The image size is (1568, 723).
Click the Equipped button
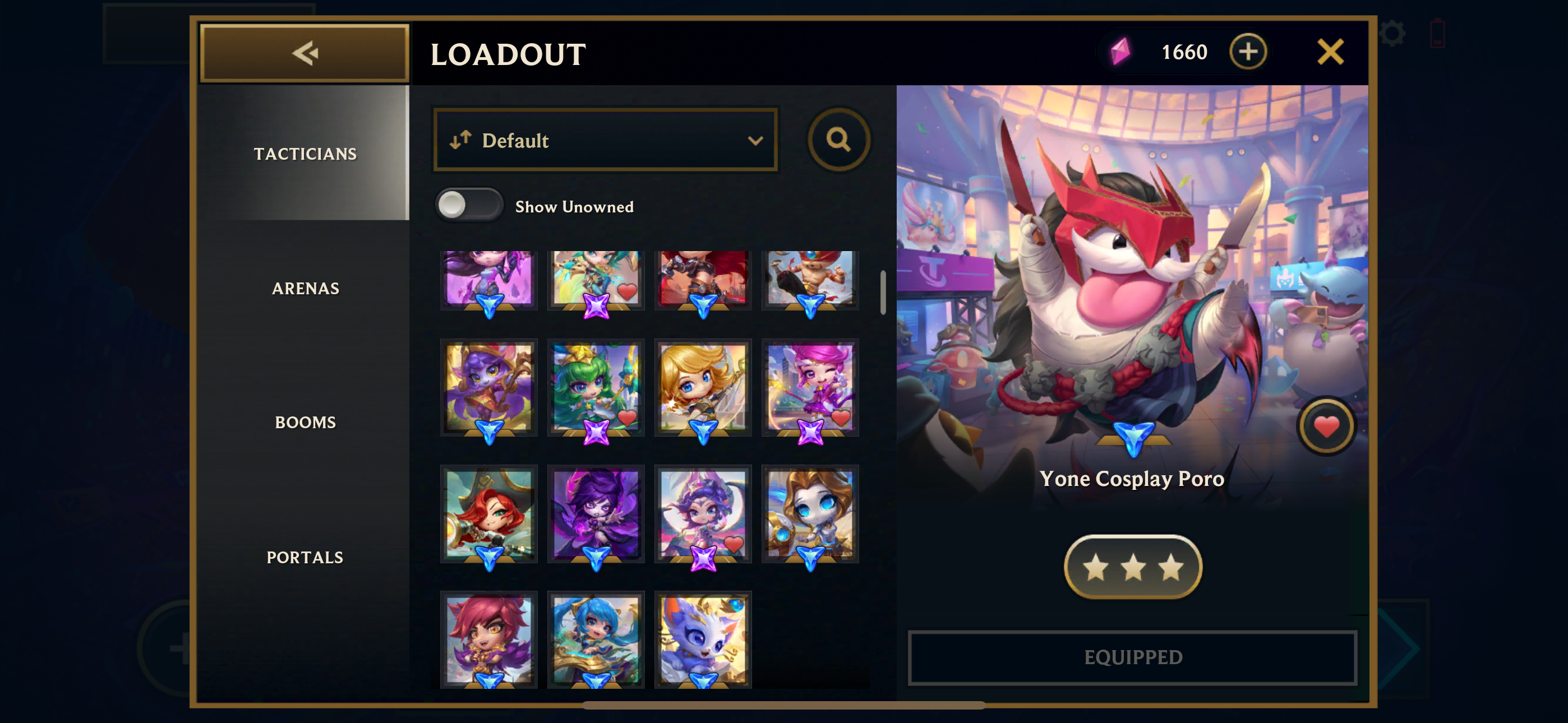pyautogui.click(x=1132, y=657)
